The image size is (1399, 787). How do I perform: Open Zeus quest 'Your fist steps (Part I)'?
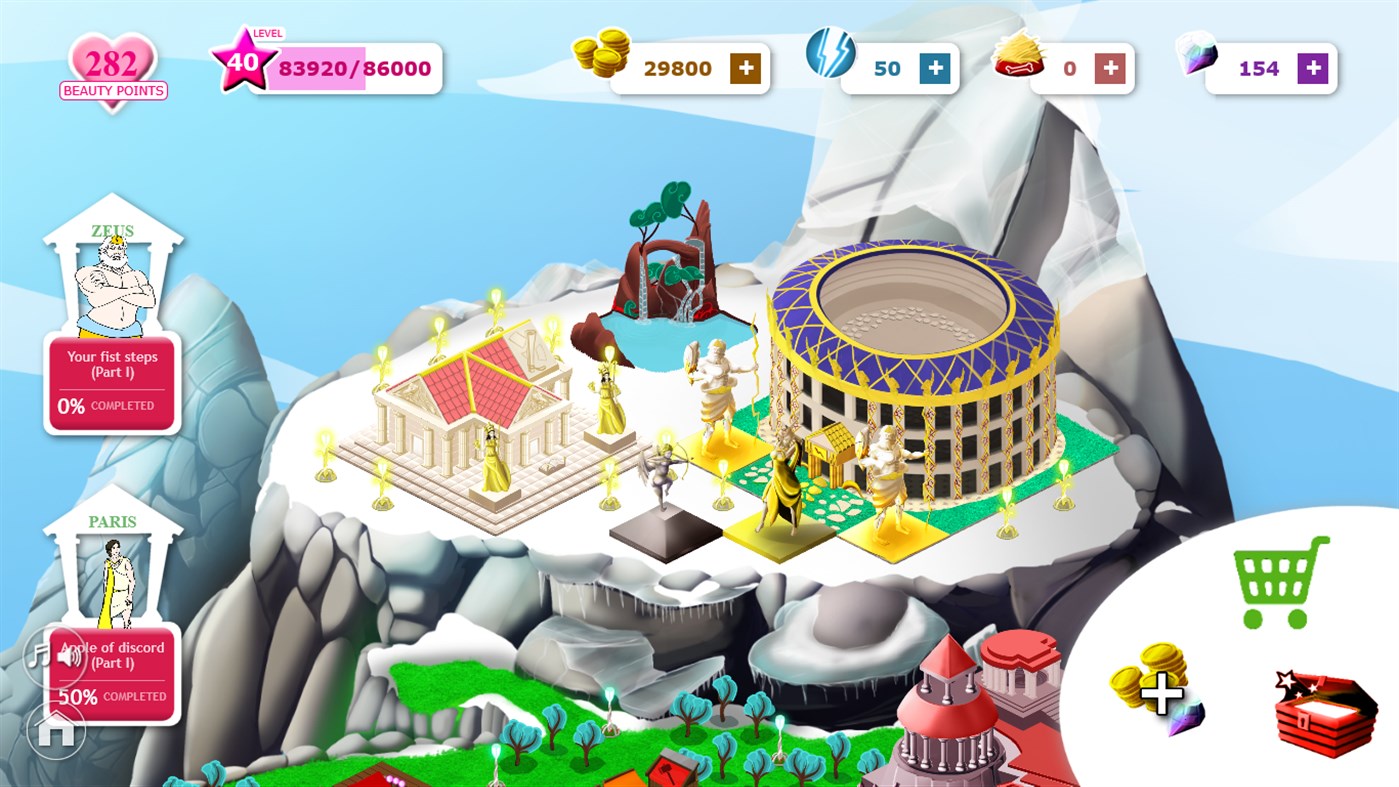point(112,382)
